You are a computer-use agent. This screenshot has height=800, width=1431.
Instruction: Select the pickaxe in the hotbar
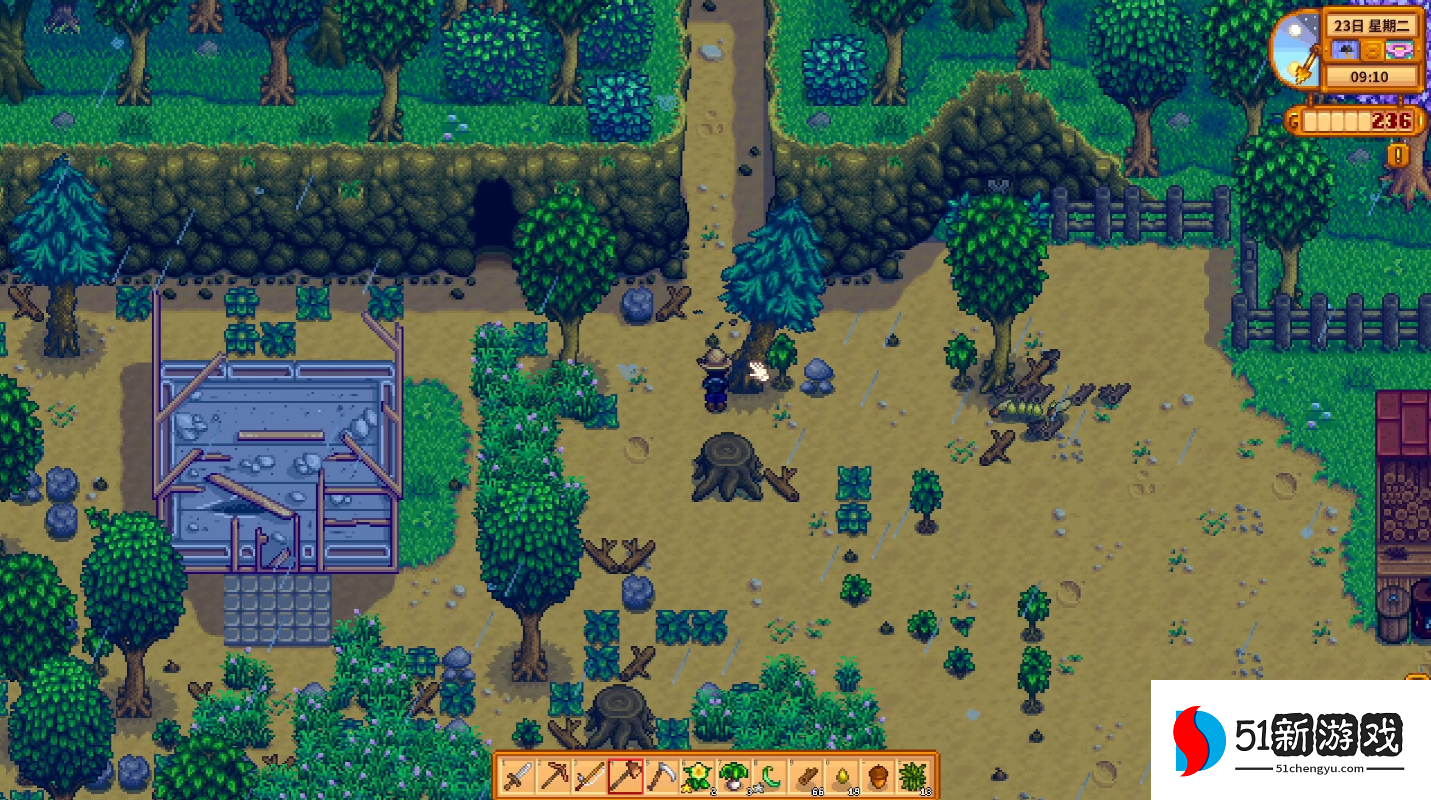tap(553, 776)
